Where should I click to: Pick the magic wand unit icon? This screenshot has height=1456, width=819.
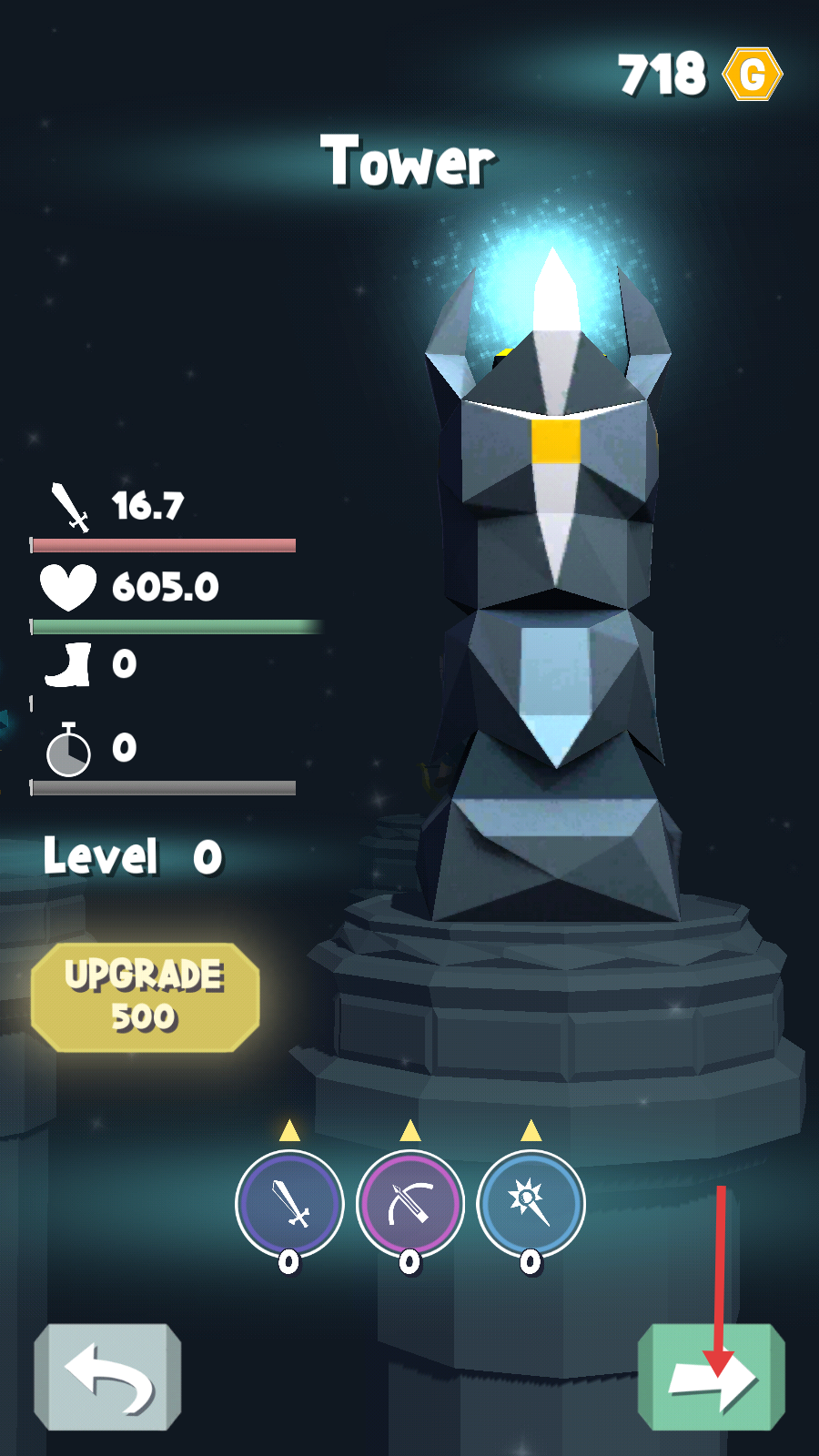[531, 1204]
